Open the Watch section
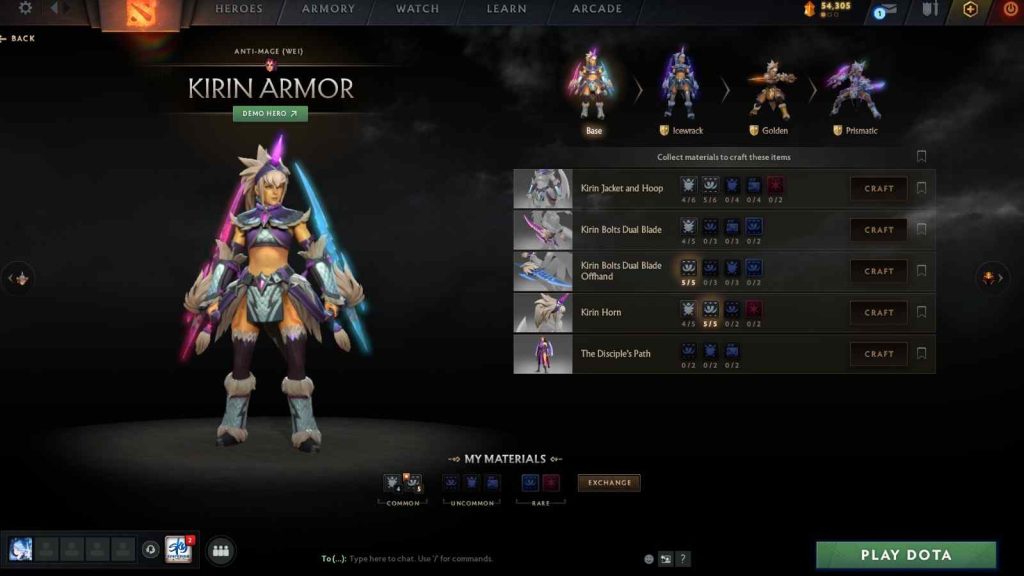Viewport: 1024px width, 576px height. pos(417,9)
